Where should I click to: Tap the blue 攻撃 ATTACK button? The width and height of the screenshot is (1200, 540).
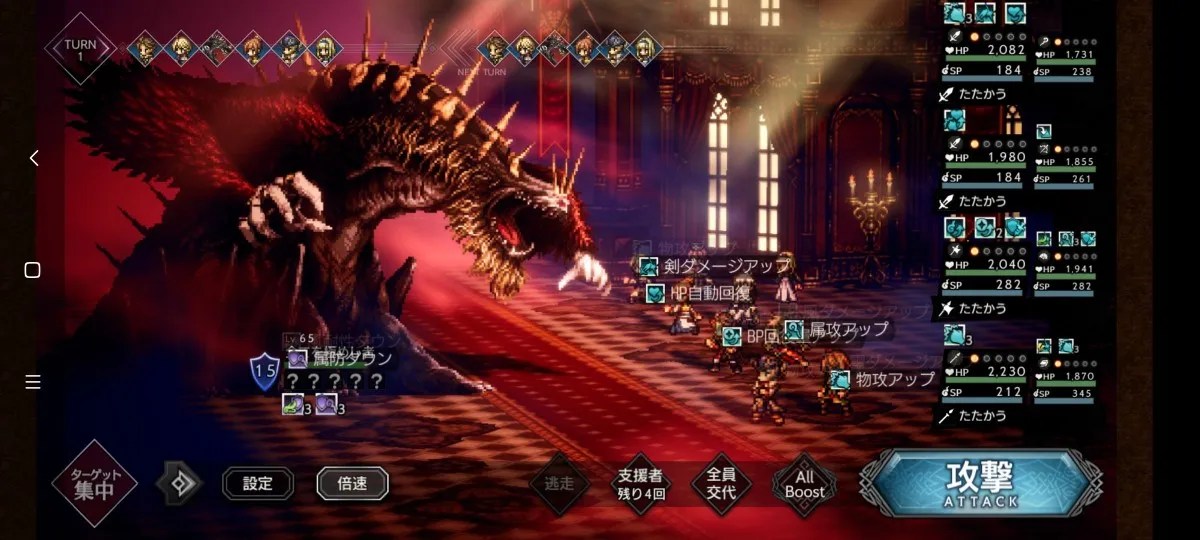(981, 483)
